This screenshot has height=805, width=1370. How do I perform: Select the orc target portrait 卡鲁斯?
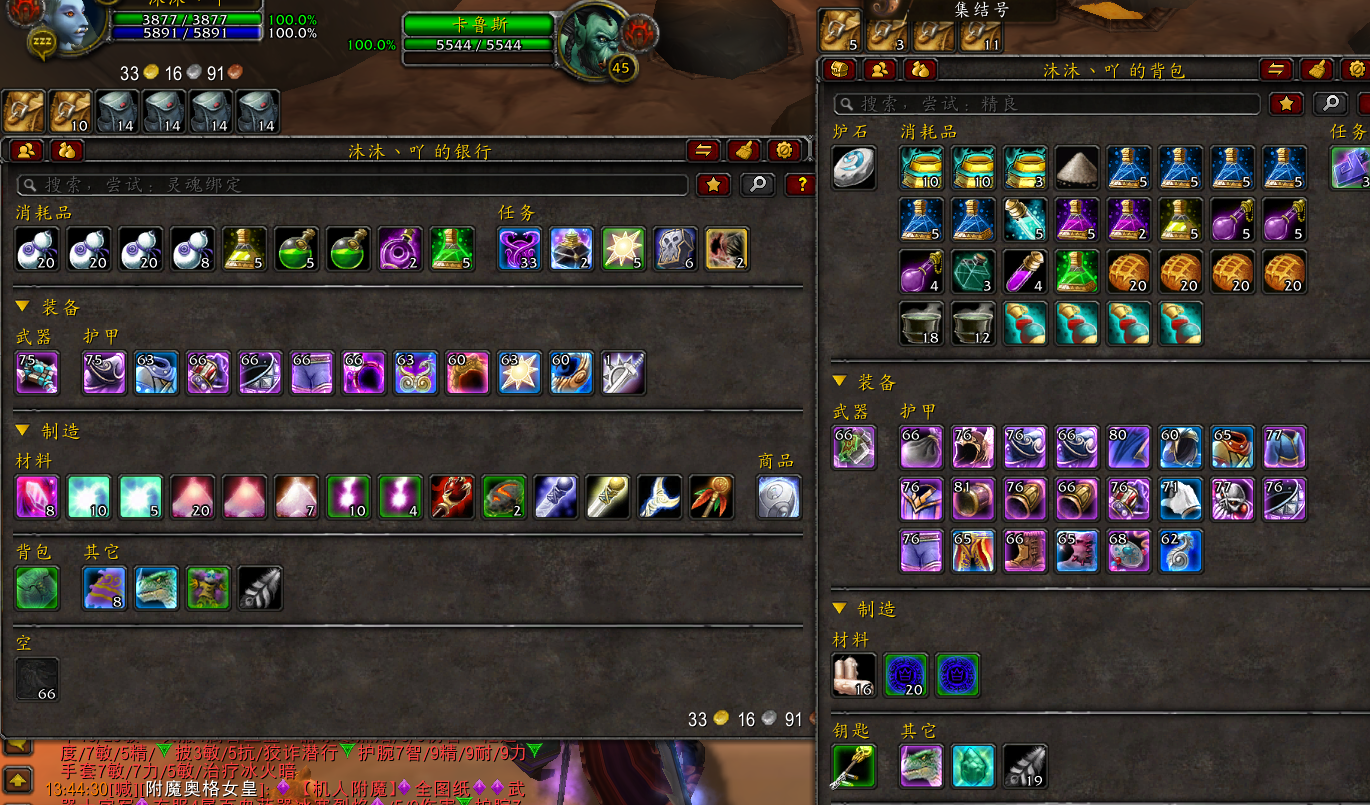[592, 40]
